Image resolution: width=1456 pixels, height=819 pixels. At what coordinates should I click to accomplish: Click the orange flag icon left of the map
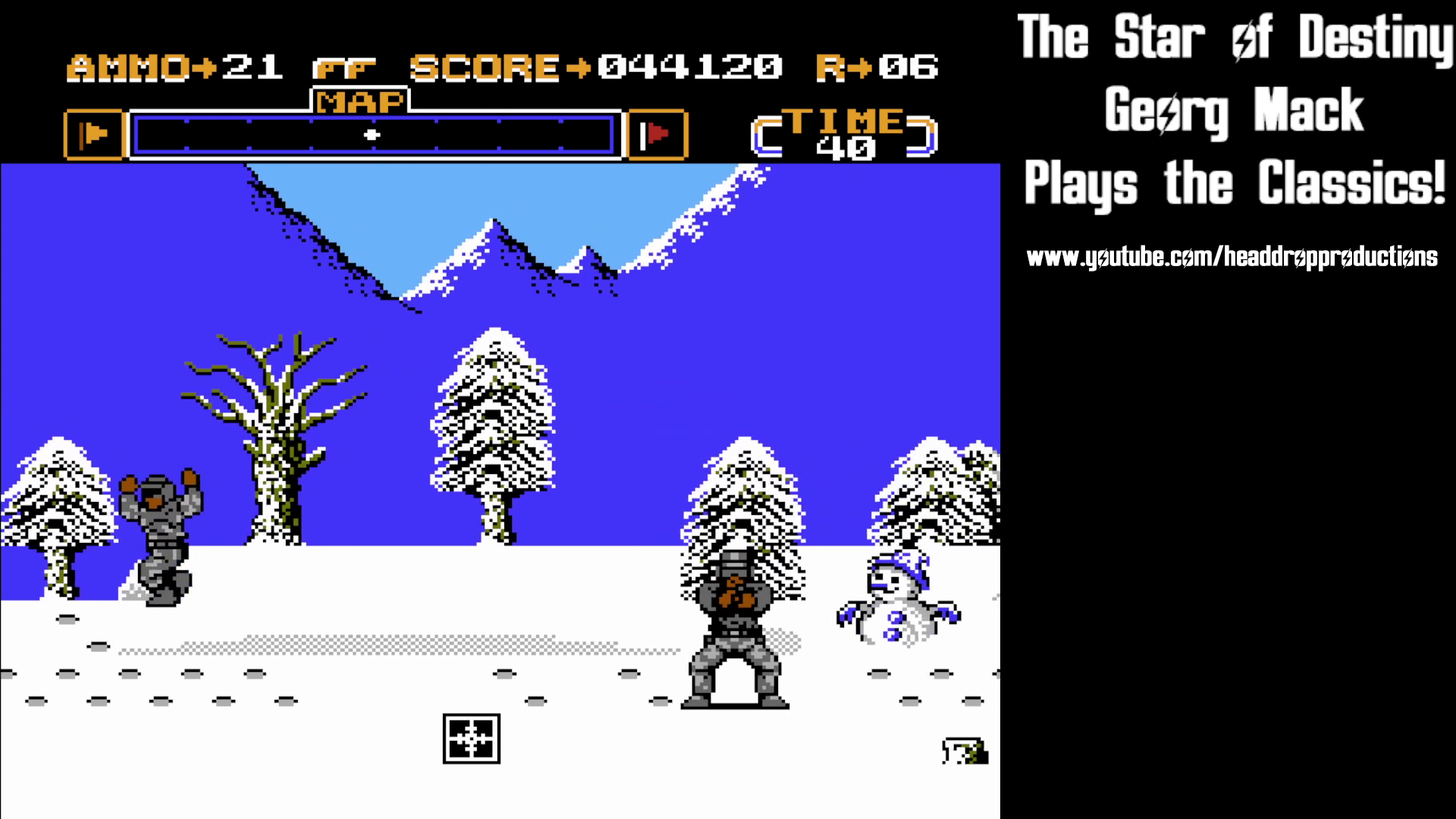point(95,133)
